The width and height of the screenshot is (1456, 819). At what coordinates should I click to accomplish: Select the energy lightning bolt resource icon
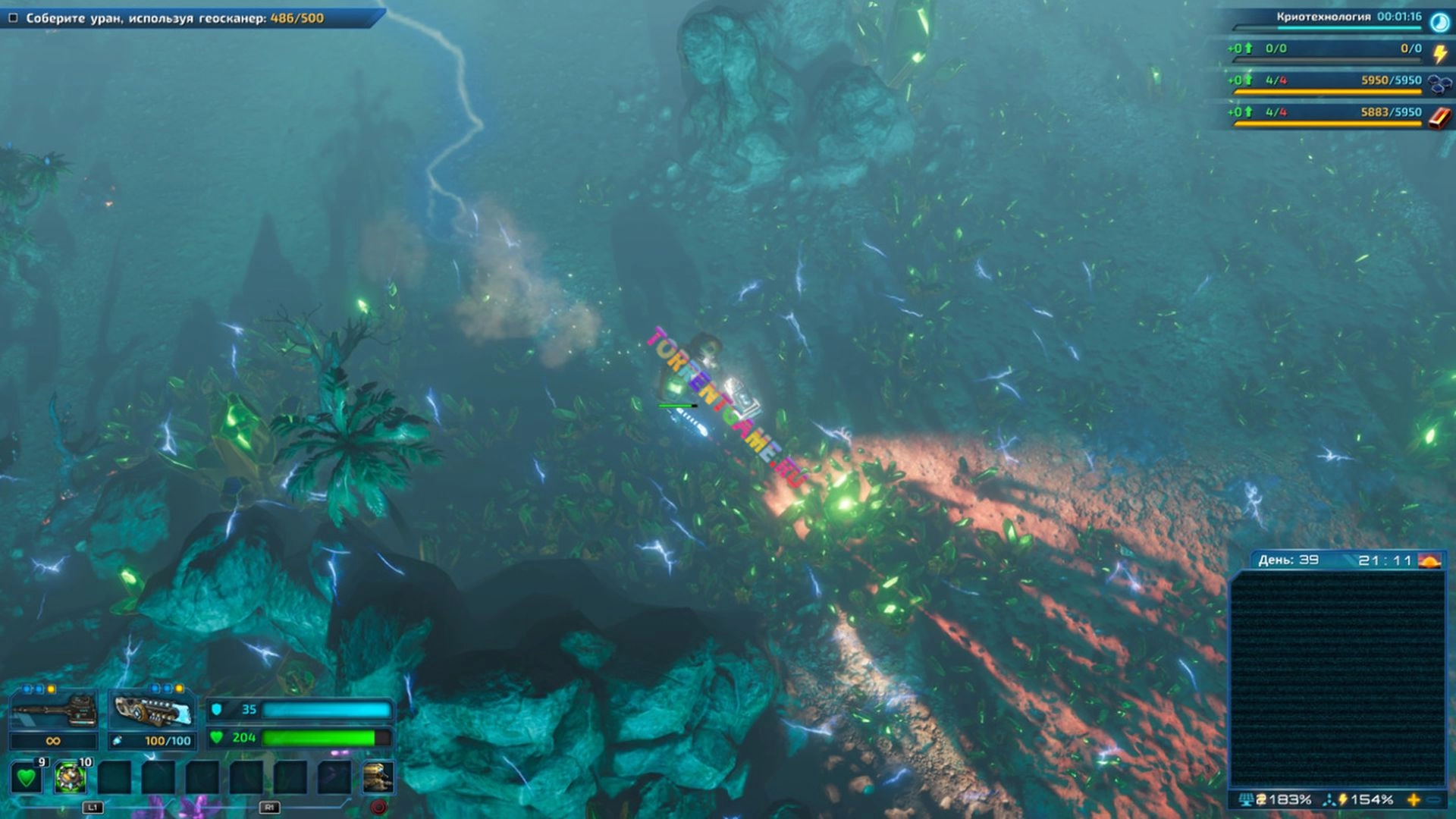click(1439, 53)
